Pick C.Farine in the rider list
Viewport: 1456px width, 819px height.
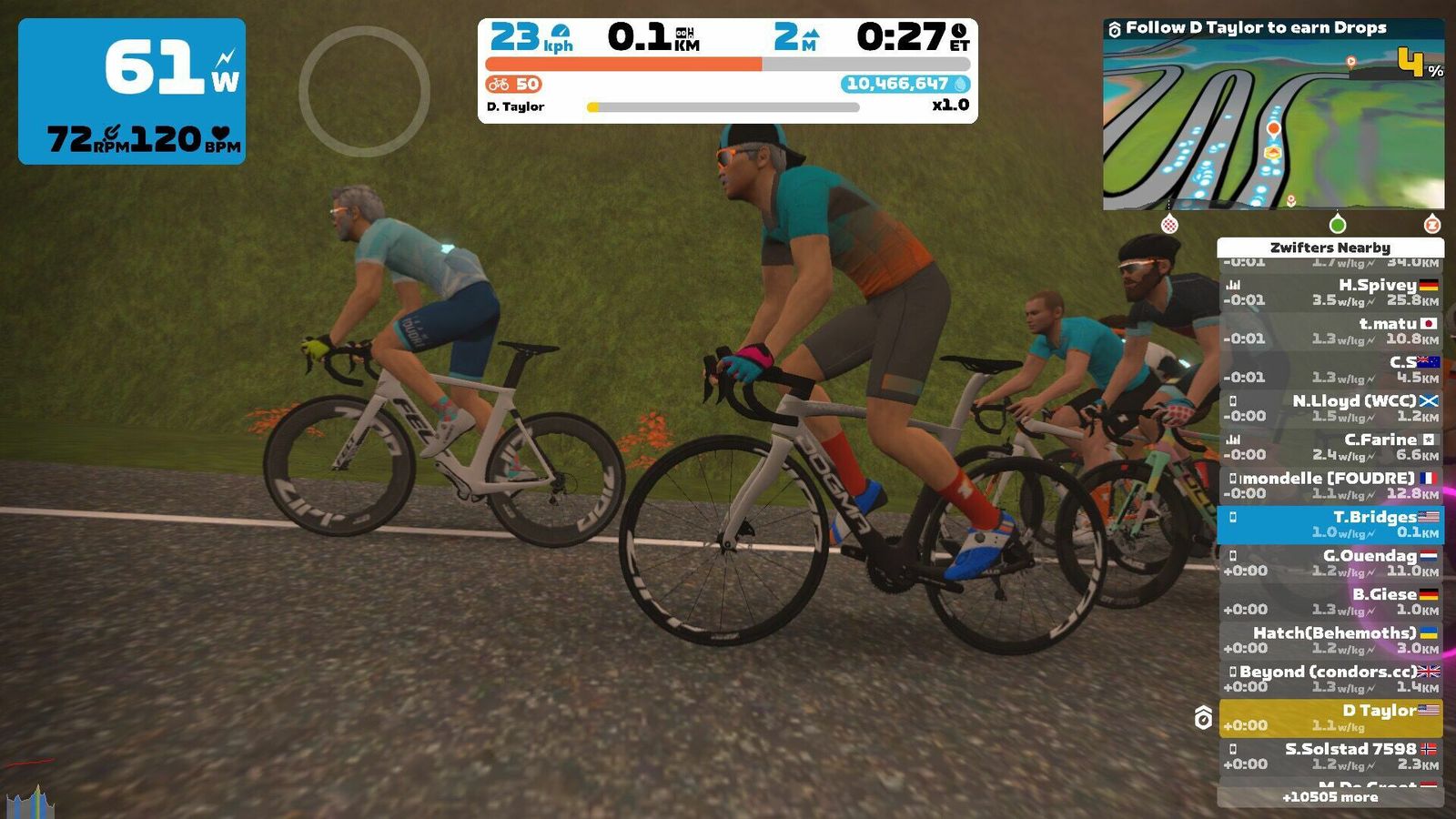(1330, 447)
